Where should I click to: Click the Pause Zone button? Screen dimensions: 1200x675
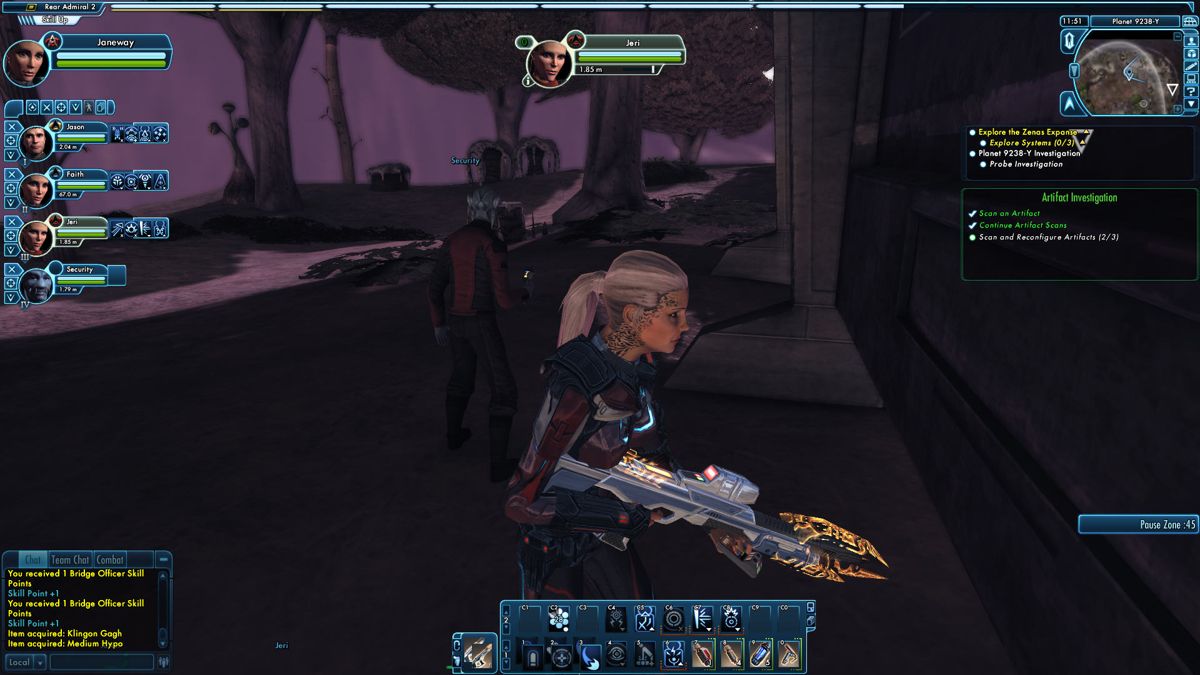point(1138,524)
